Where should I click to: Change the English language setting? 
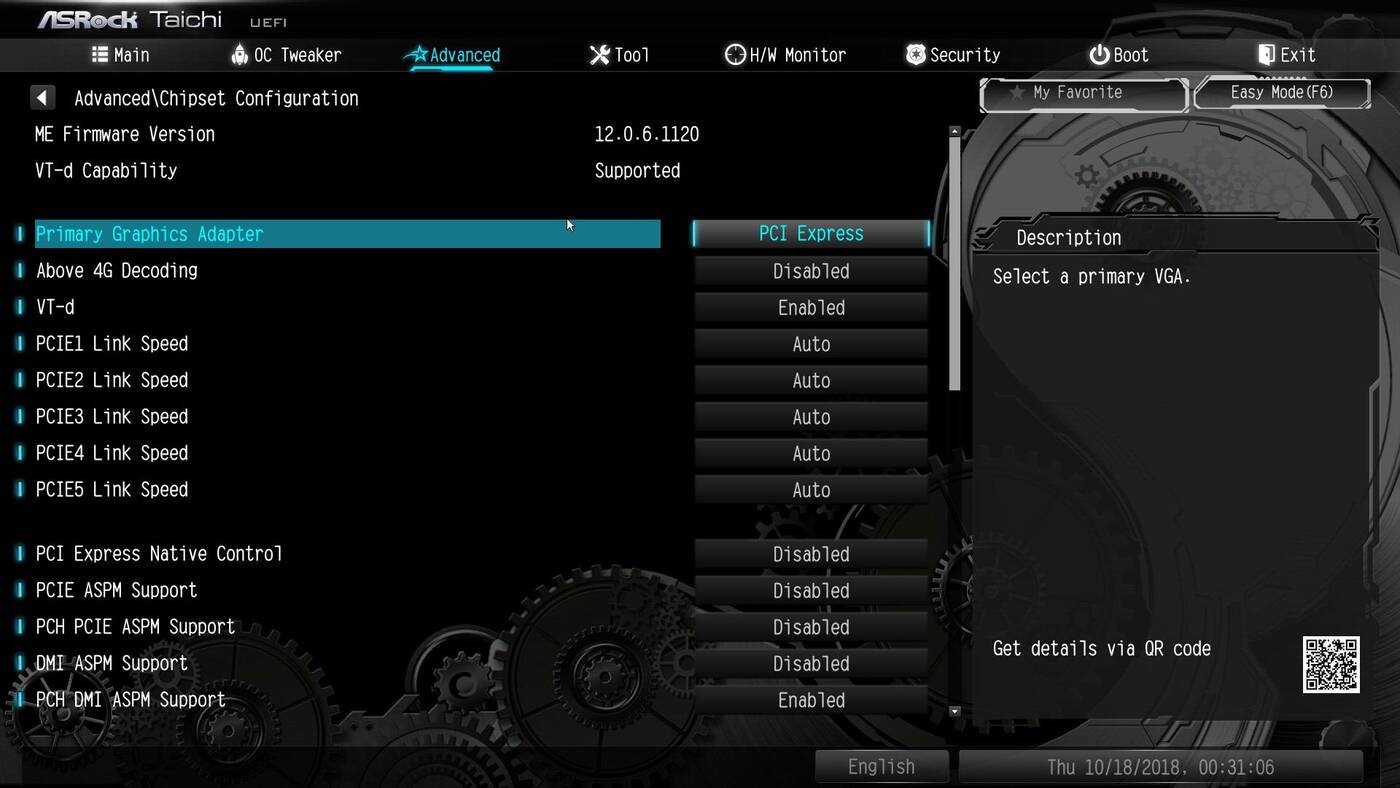point(881,767)
